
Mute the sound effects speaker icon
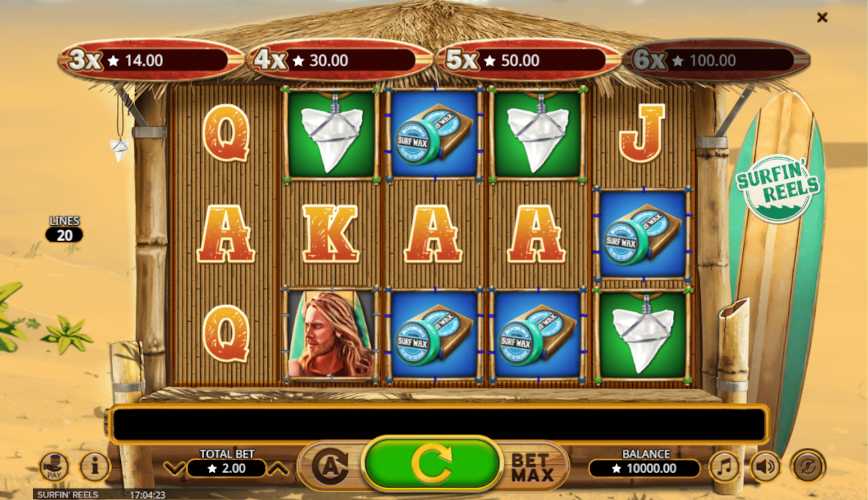tap(765, 466)
